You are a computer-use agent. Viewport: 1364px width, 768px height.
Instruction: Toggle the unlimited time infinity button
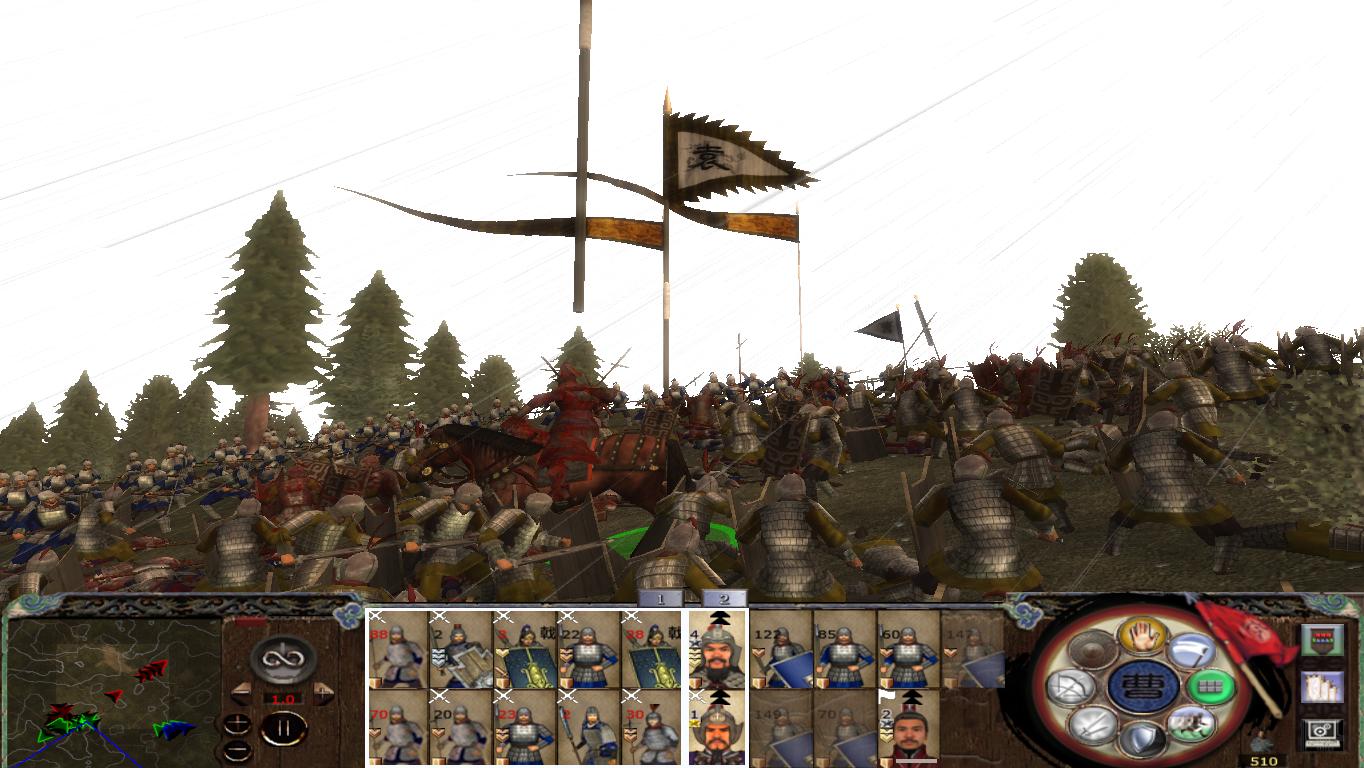click(281, 659)
